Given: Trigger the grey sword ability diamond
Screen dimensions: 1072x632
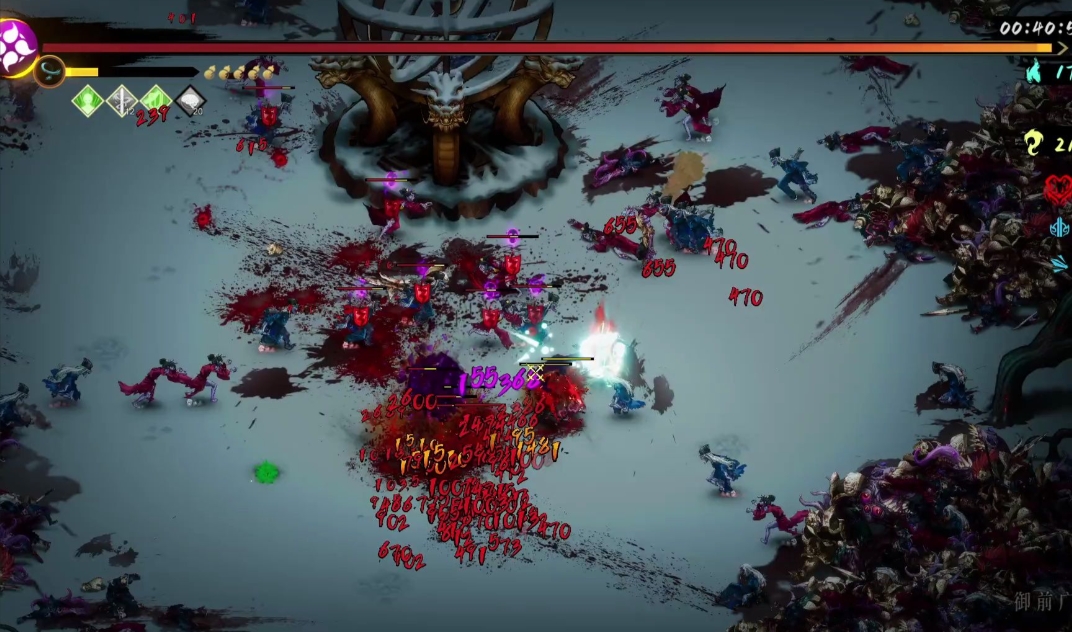Looking at the screenshot, I should (122, 100).
